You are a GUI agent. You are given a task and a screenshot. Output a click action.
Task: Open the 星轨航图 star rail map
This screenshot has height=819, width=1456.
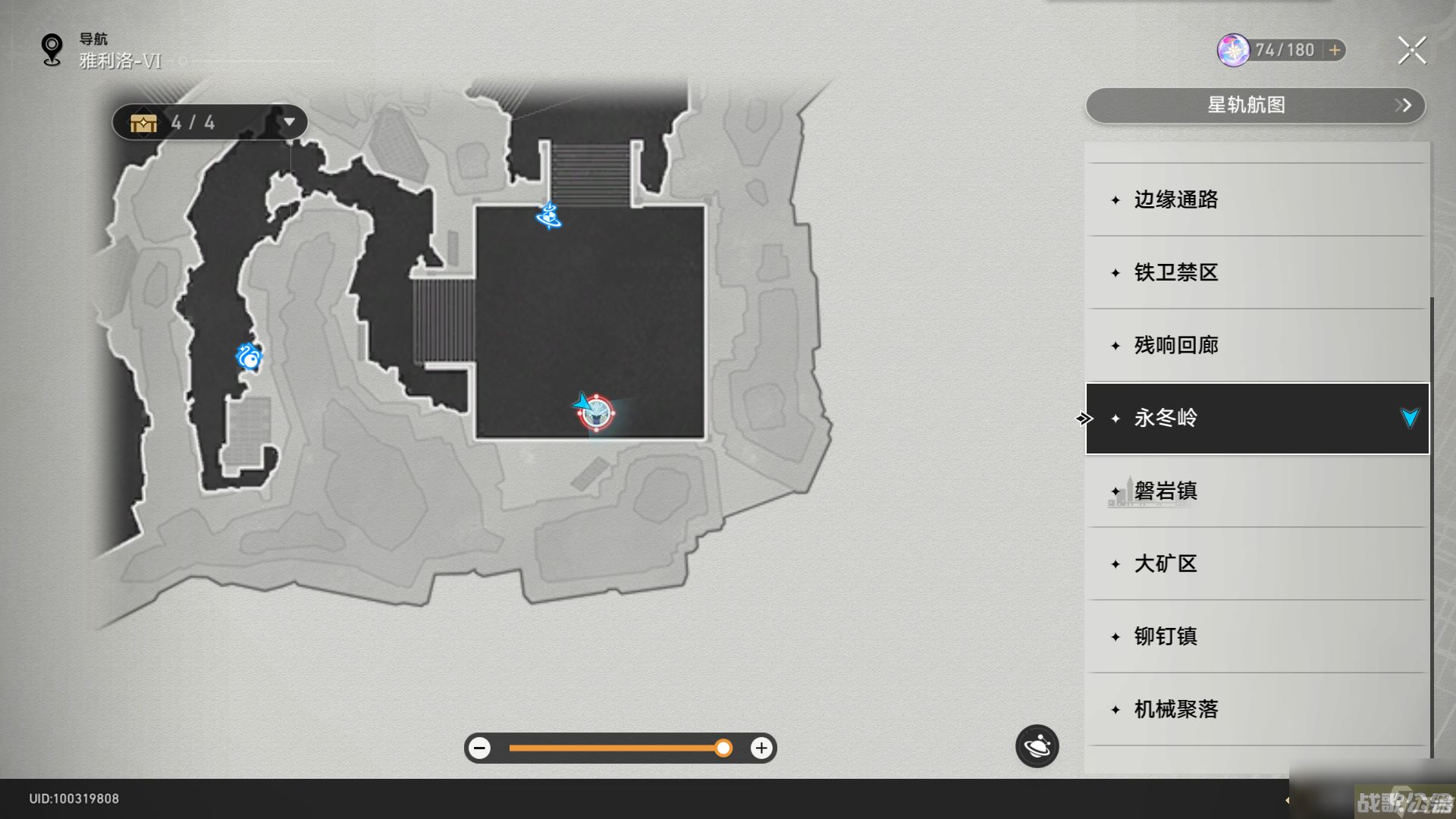click(1255, 105)
